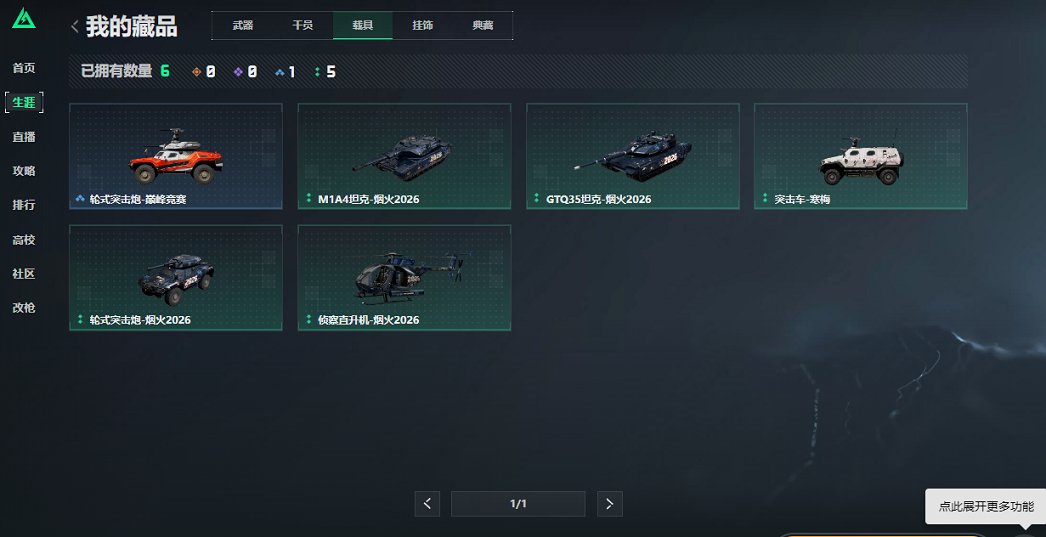The height and width of the screenshot is (537, 1046).
Task: Open the 干员 tab
Action: (x=302, y=25)
